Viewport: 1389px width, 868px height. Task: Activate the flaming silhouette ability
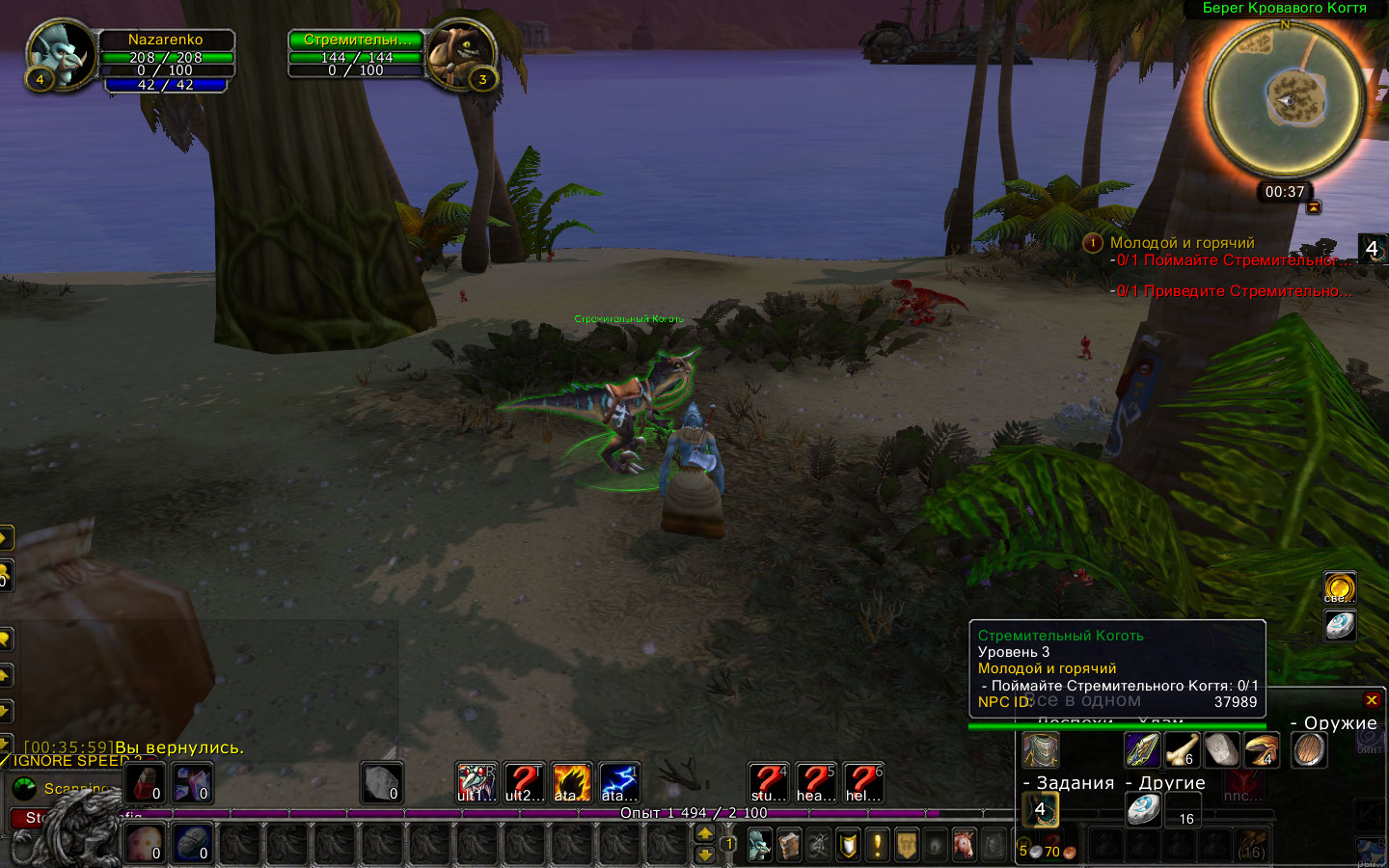571,782
